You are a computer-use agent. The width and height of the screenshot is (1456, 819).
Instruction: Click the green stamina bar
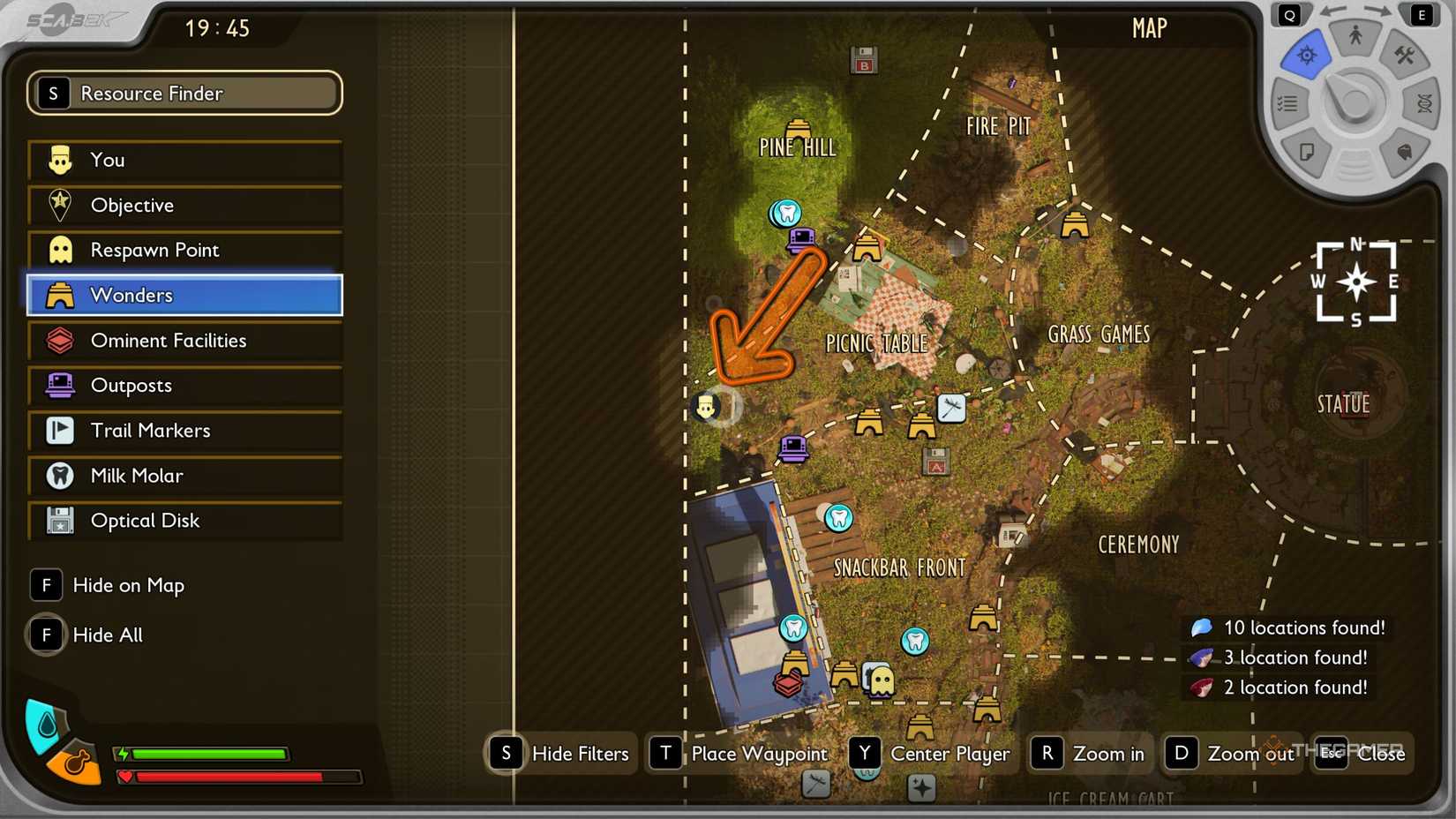(x=207, y=755)
